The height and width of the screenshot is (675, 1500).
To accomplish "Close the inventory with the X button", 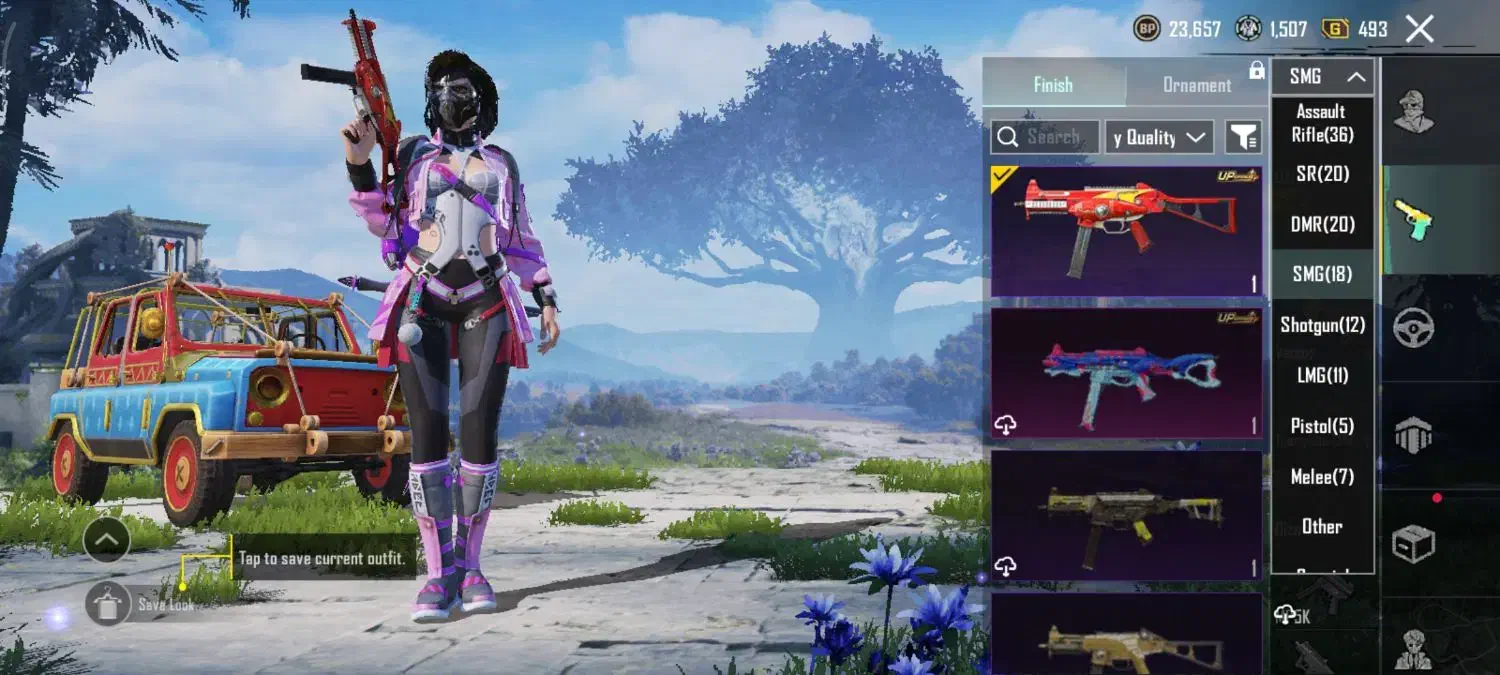I will [x=1420, y=29].
